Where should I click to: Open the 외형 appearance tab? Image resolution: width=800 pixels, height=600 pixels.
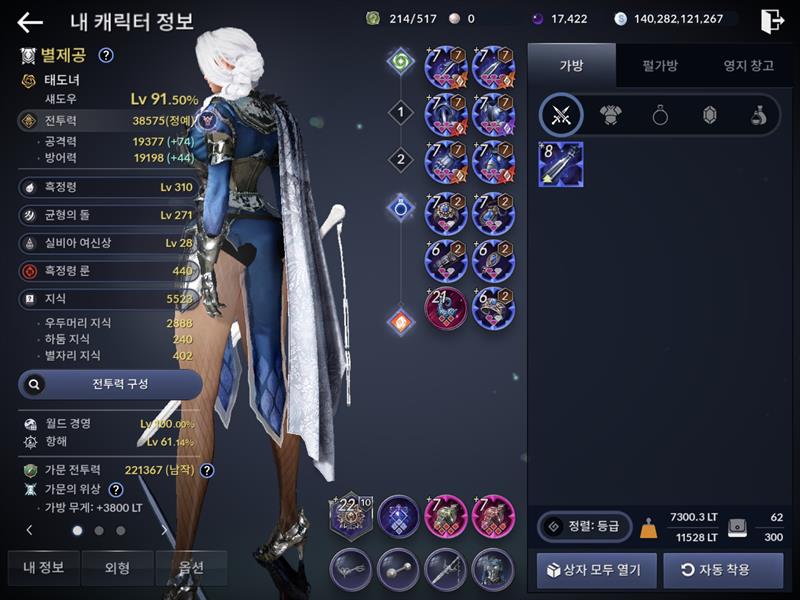point(117,567)
